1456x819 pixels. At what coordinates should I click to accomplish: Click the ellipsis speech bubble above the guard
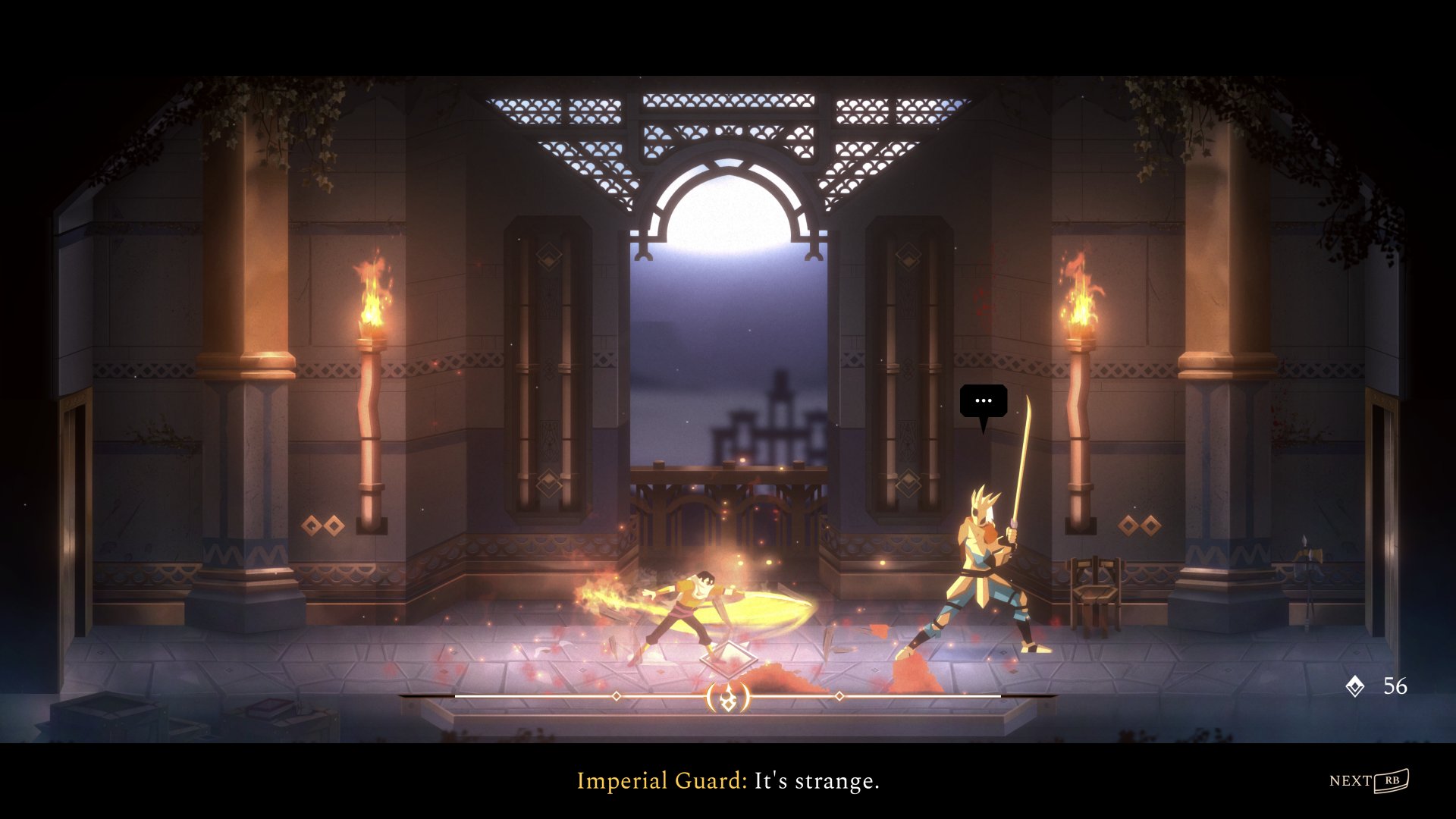point(984,401)
